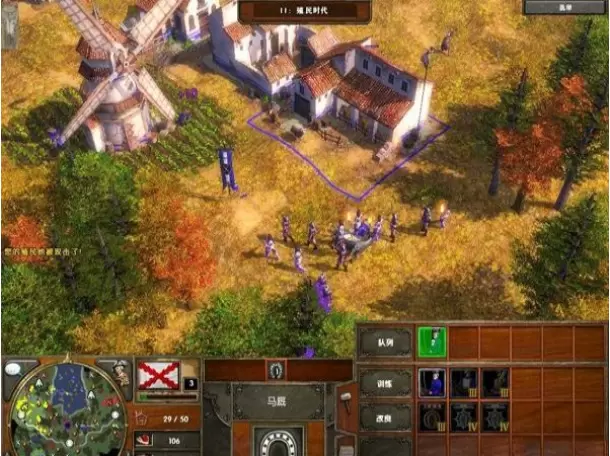Image resolution: width=610 pixels, height=456 pixels.
Task: Open the menu button at top right
Action: [564, 7]
